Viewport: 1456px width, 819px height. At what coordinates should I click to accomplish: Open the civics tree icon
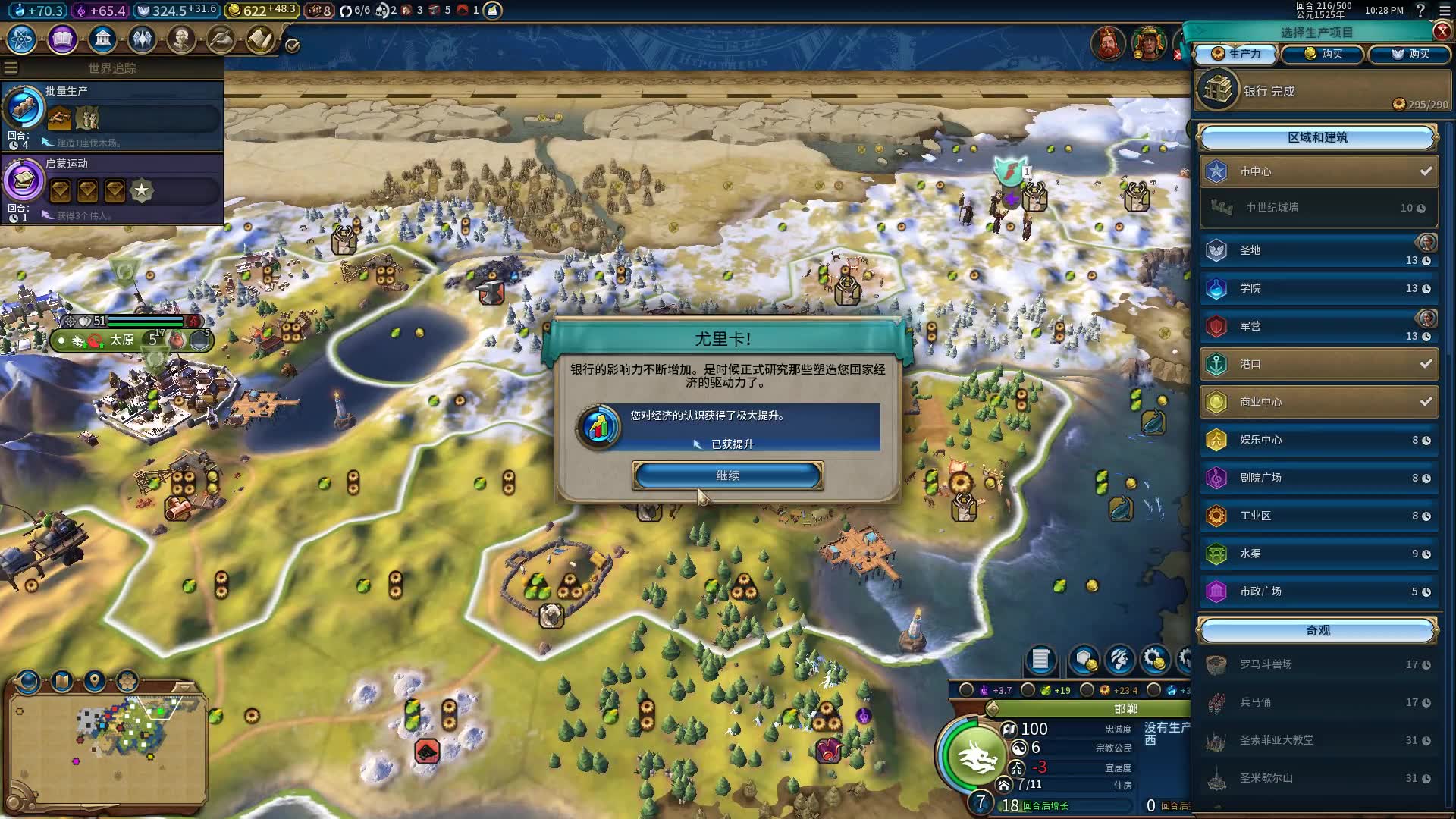(62, 39)
